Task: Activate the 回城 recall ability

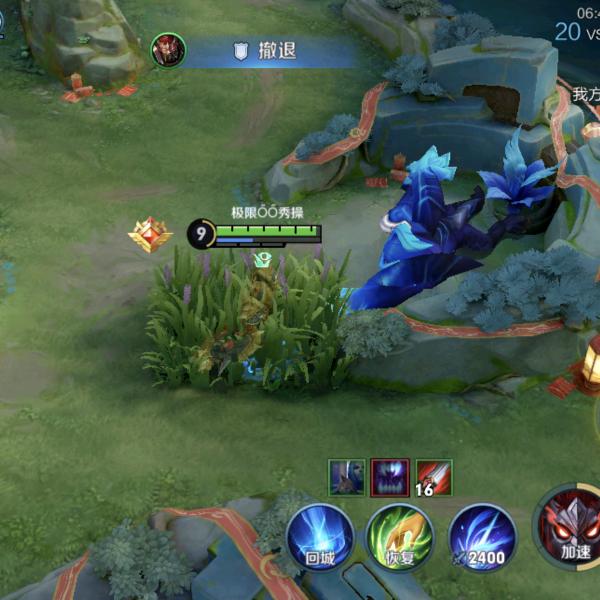Action: click(x=320, y=536)
